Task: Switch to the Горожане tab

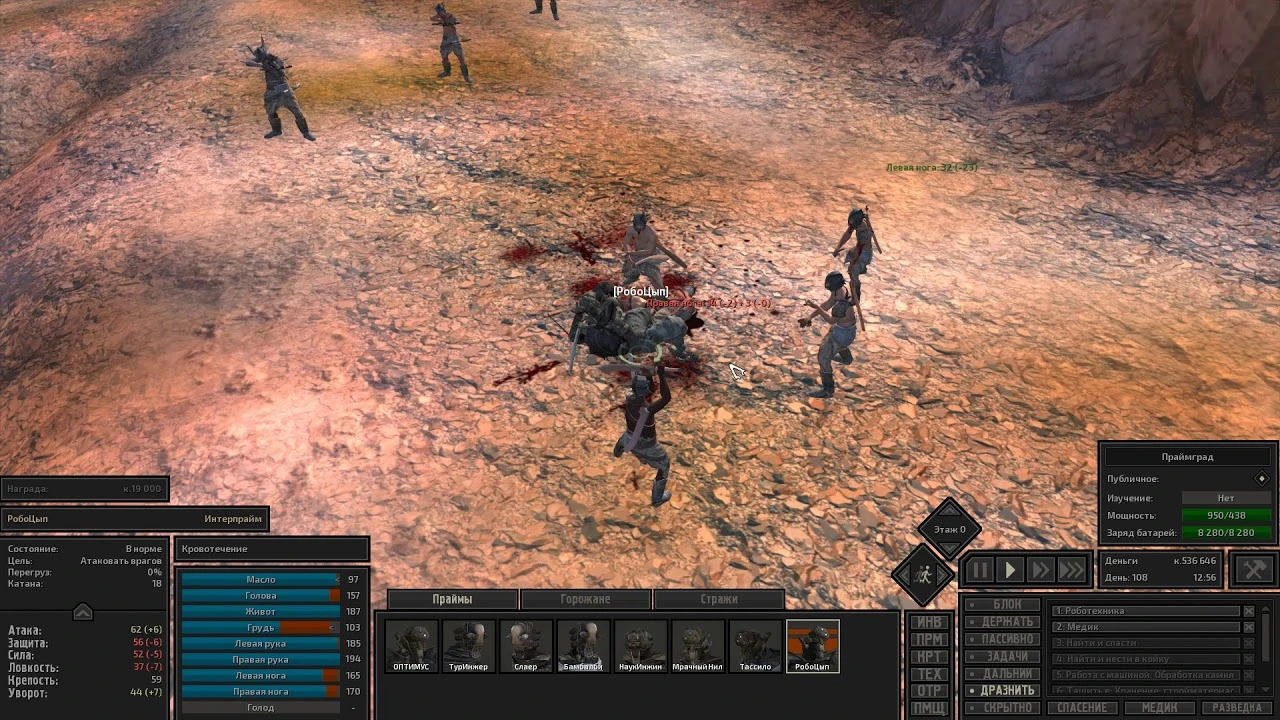Action: (x=585, y=598)
